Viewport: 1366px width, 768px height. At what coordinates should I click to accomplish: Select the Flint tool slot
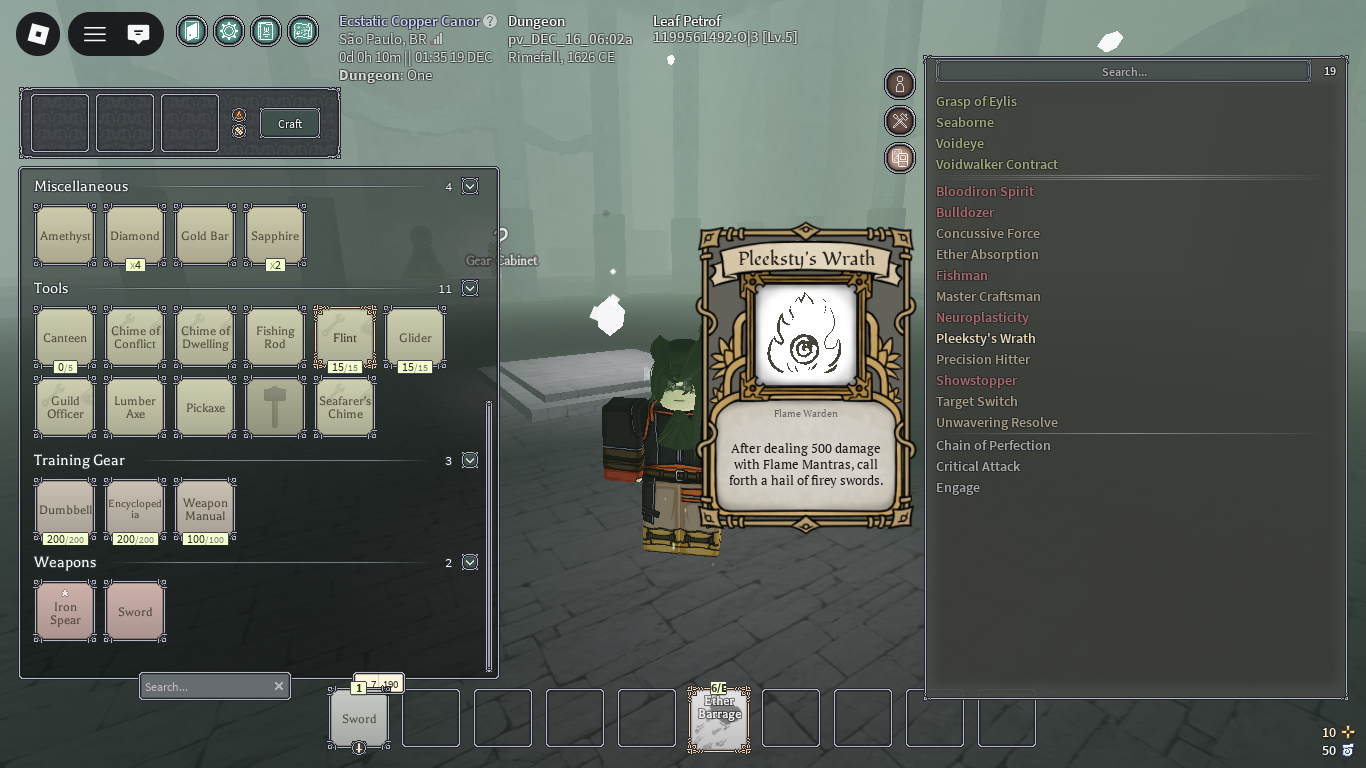345,338
